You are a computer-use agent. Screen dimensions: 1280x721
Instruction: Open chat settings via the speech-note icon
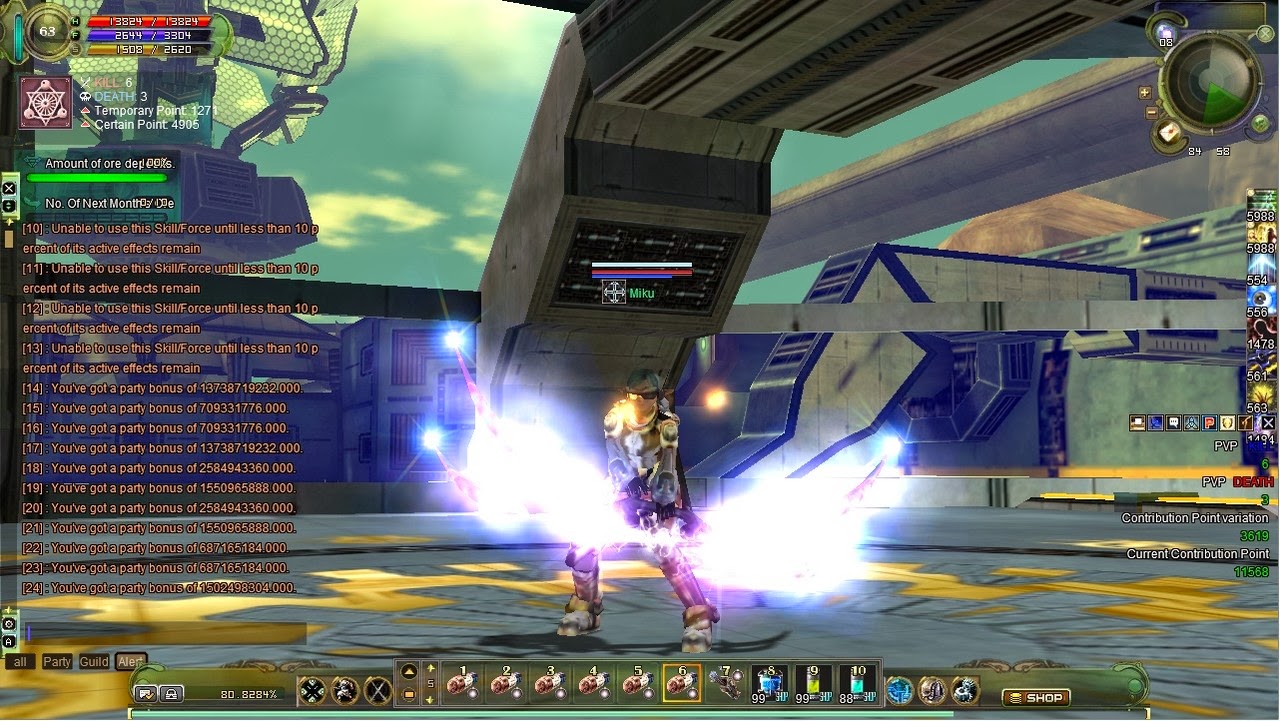pyautogui.click(x=146, y=694)
